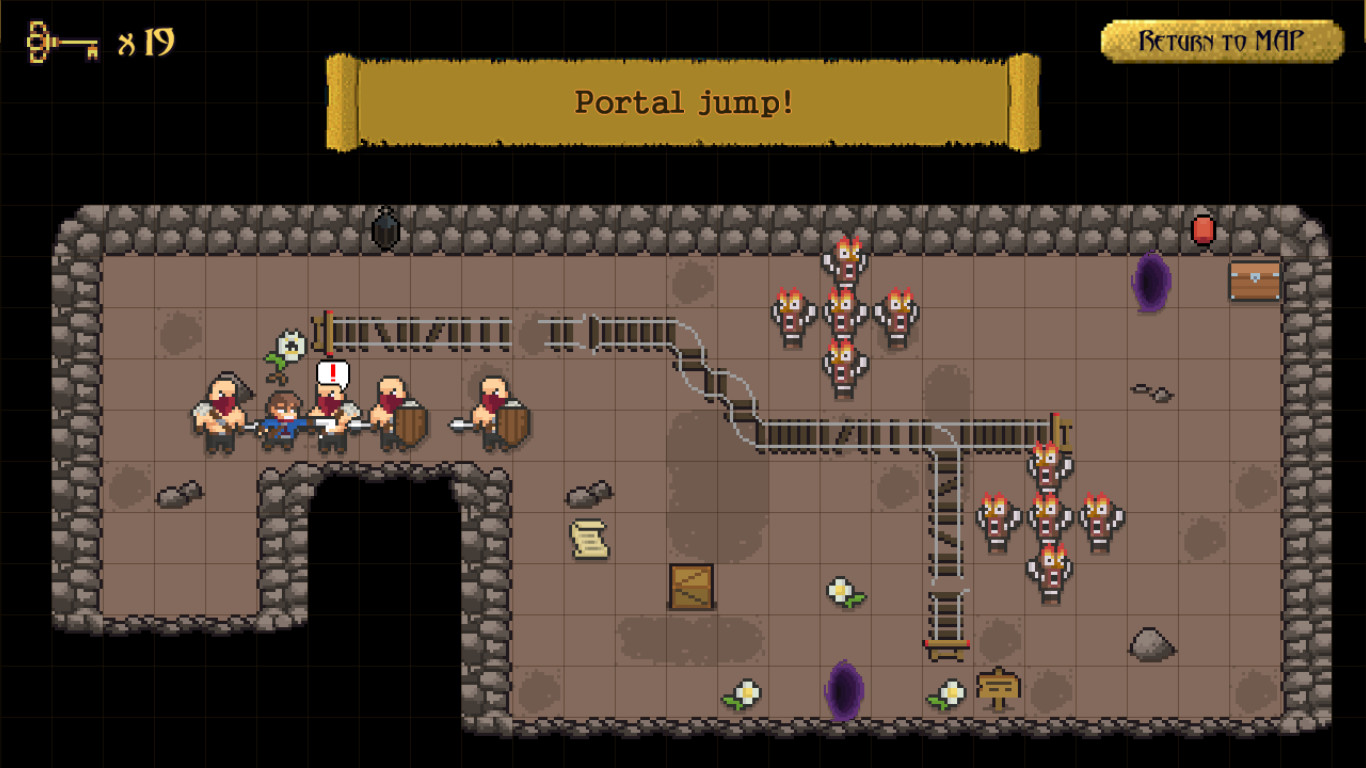This screenshot has height=768, width=1366.
Task: Click the golden key counter icon
Action: 60,42
